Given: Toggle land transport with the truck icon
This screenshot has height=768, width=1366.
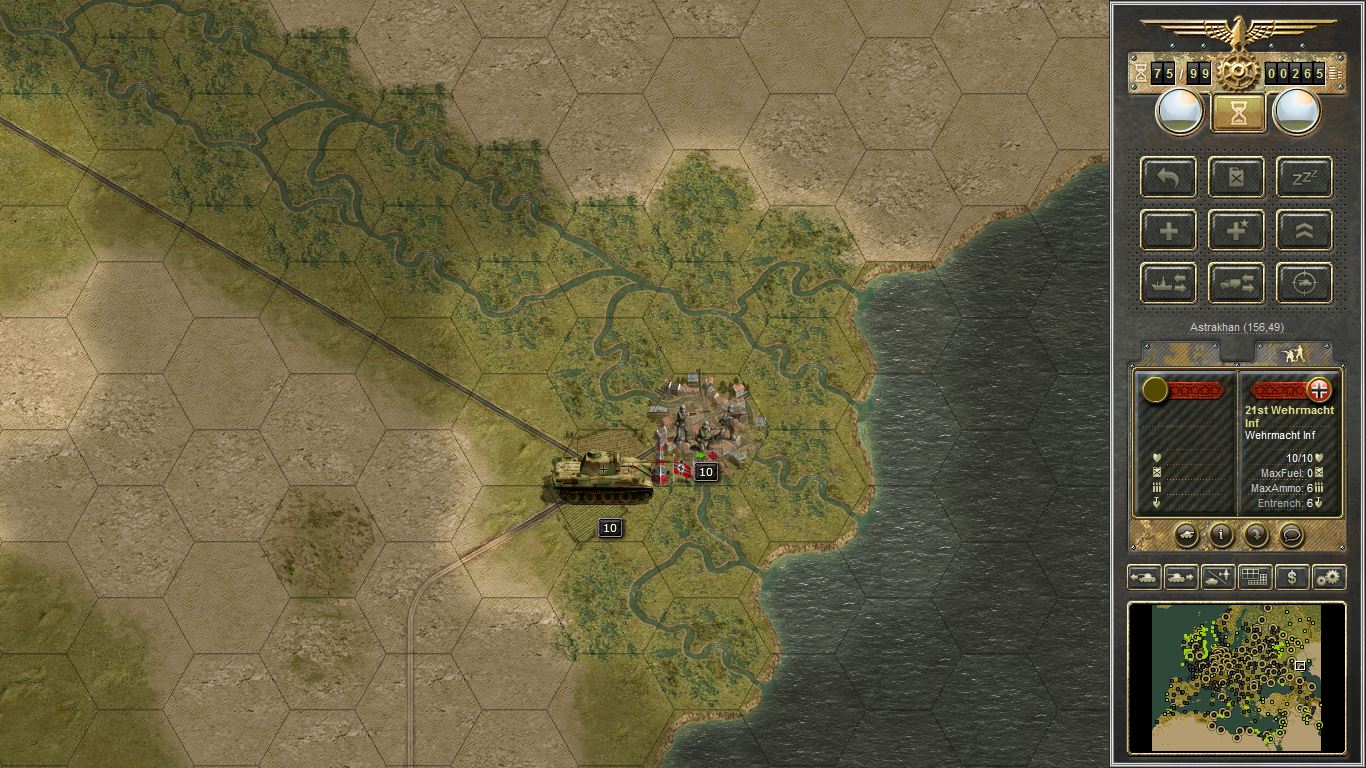Looking at the screenshot, I should click(x=1236, y=283).
